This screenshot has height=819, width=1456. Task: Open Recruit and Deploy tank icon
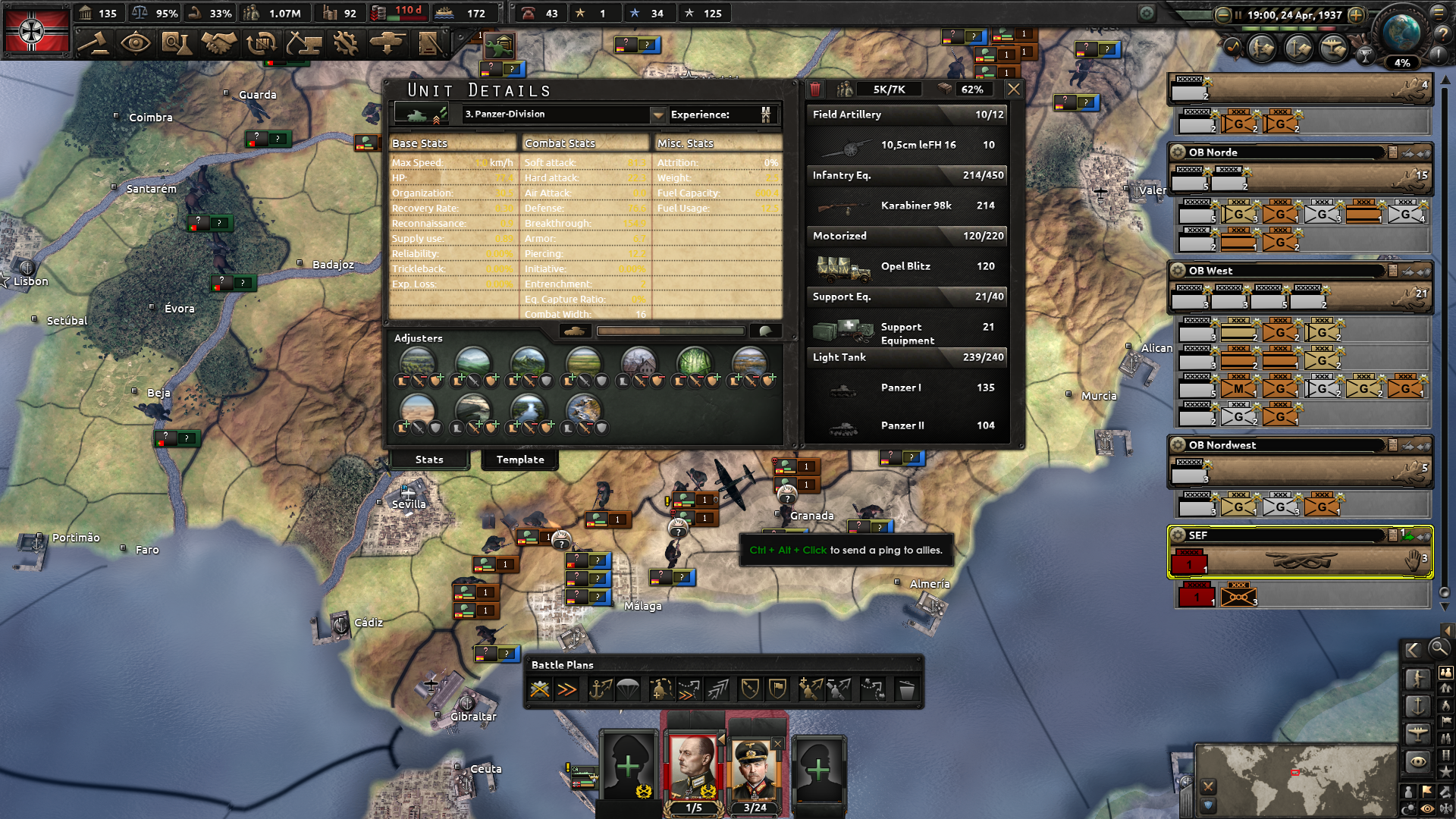point(388,45)
